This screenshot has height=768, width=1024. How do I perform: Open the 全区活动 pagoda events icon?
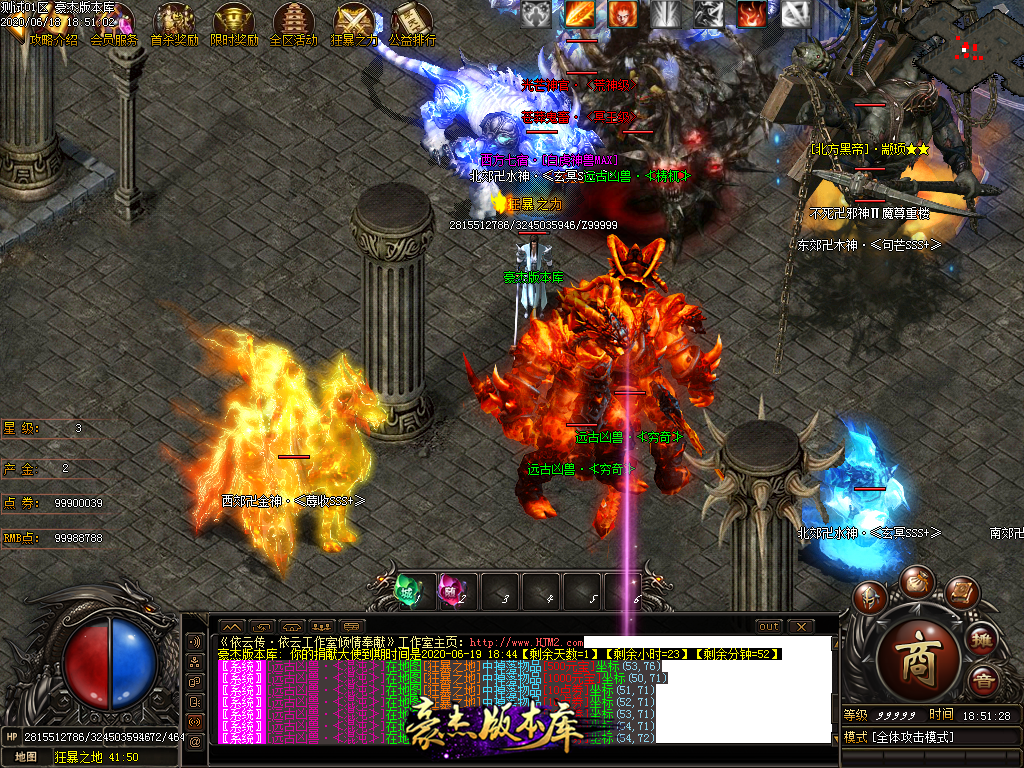[293, 22]
